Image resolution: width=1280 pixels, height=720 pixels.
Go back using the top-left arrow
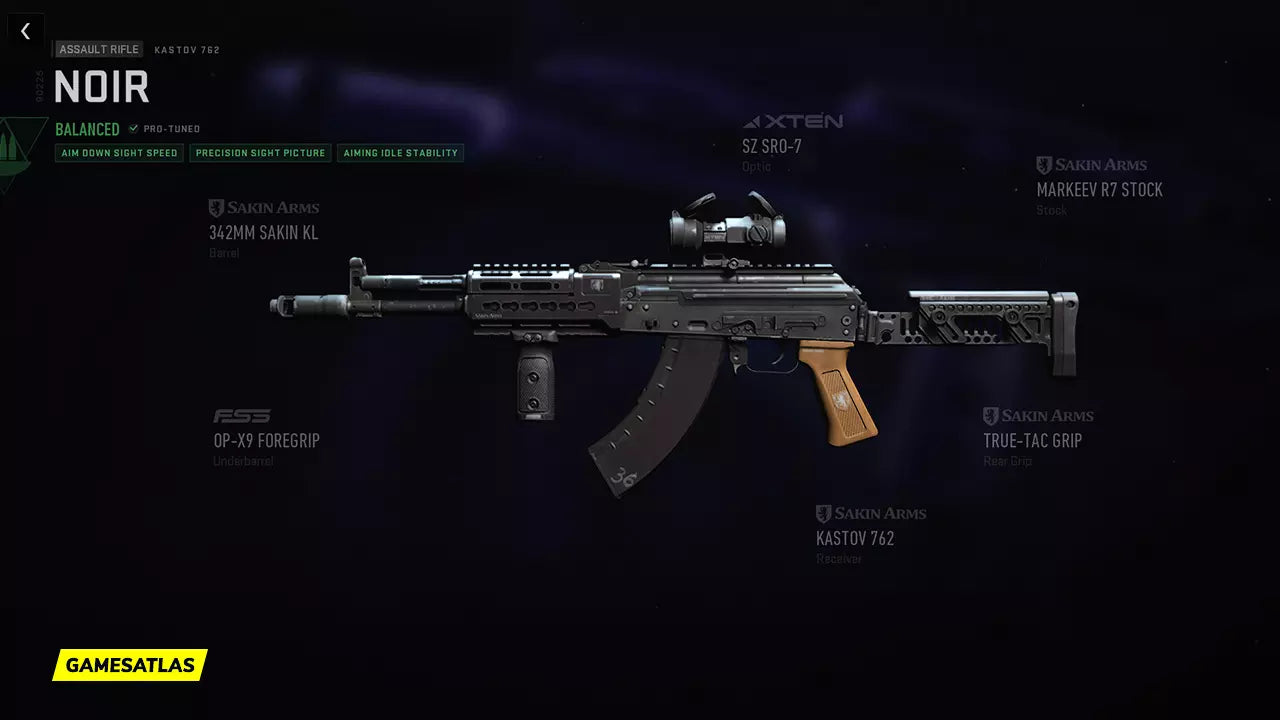point(26,31)
